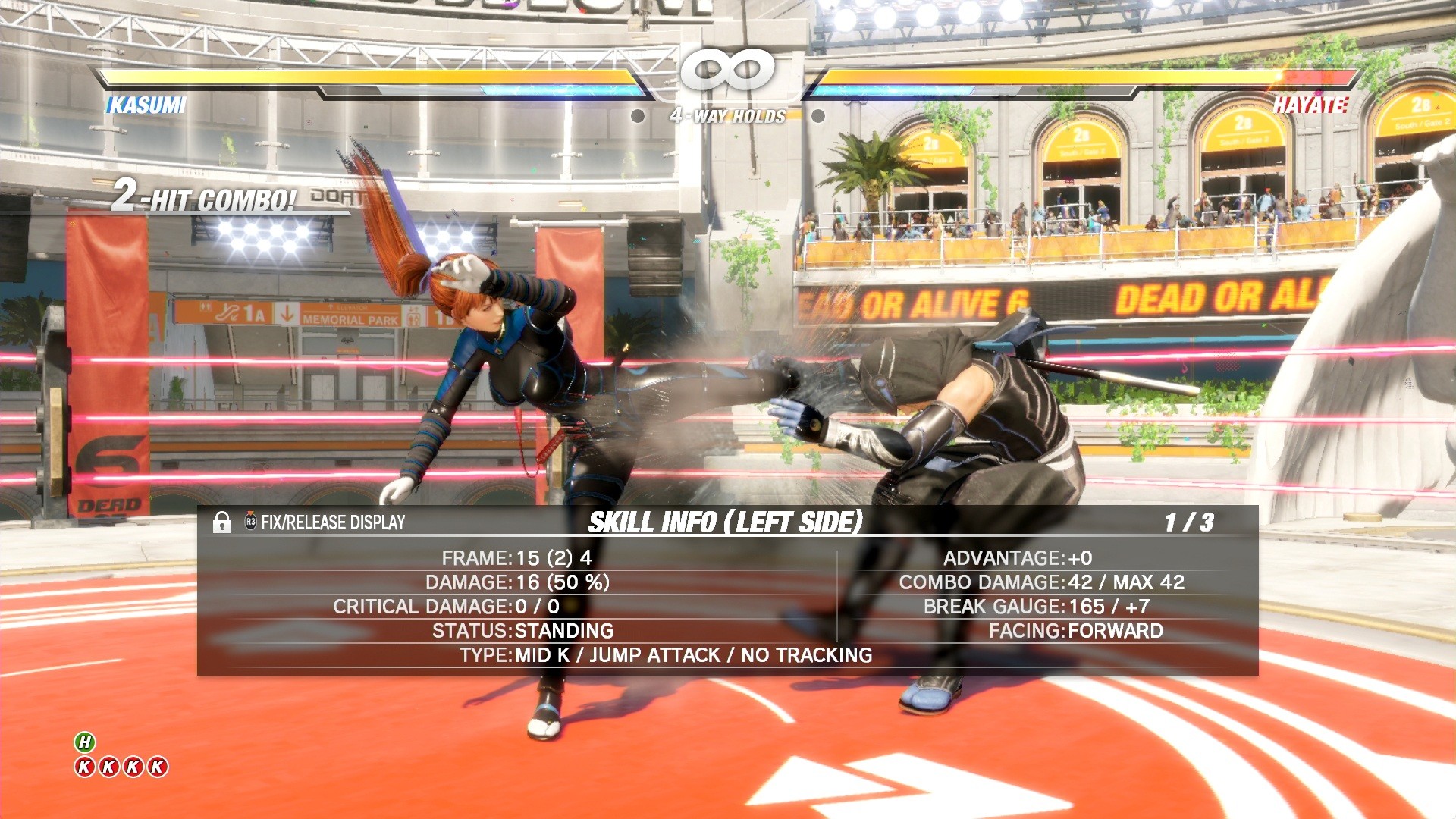Select the SKILL INFO (LEFT SIDE) header
This screenshot has width=1456, height=819.
pyautogui.click(x=727, y=522)
